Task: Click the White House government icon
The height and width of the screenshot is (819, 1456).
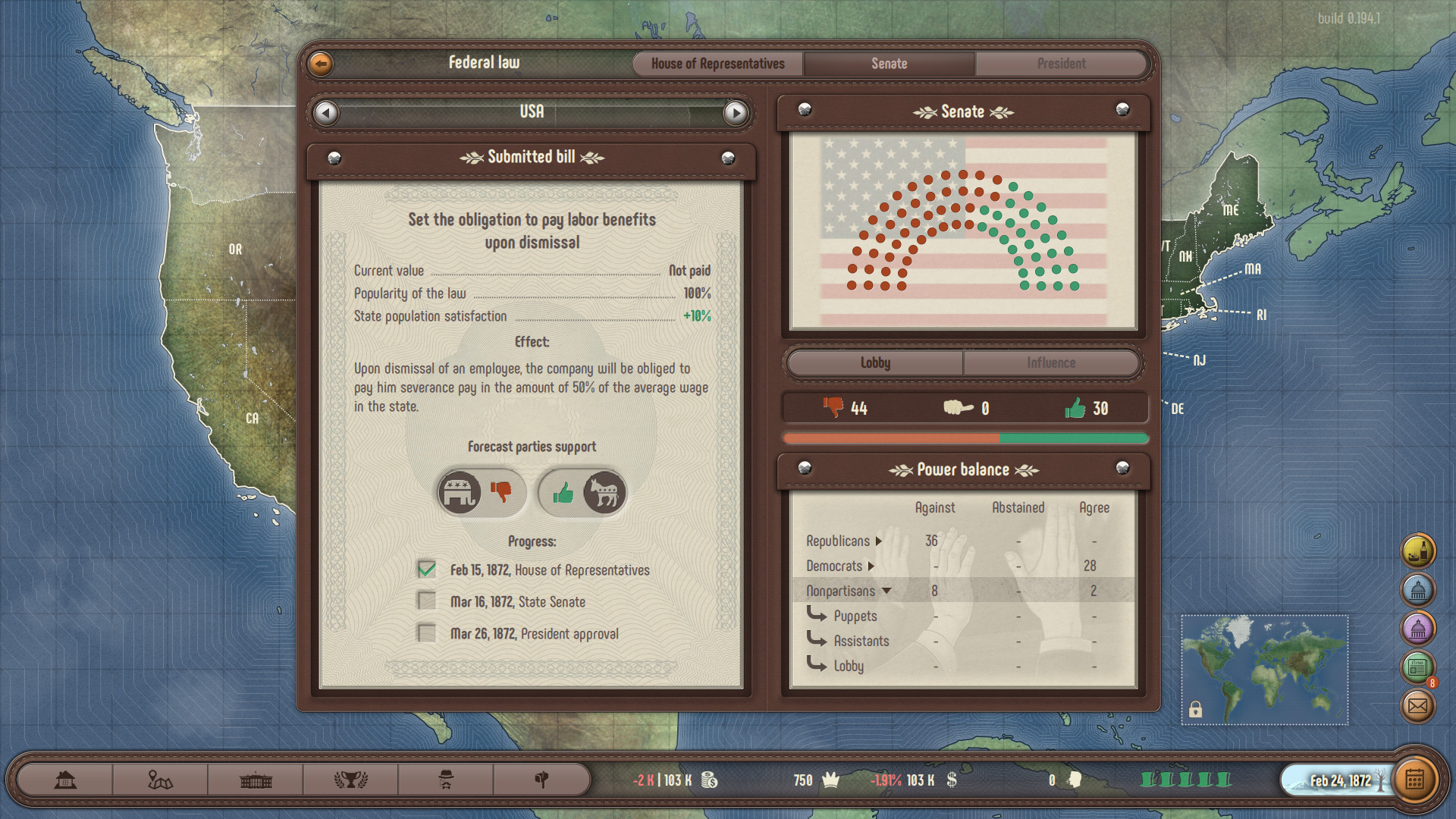Action: click(256, 780)
